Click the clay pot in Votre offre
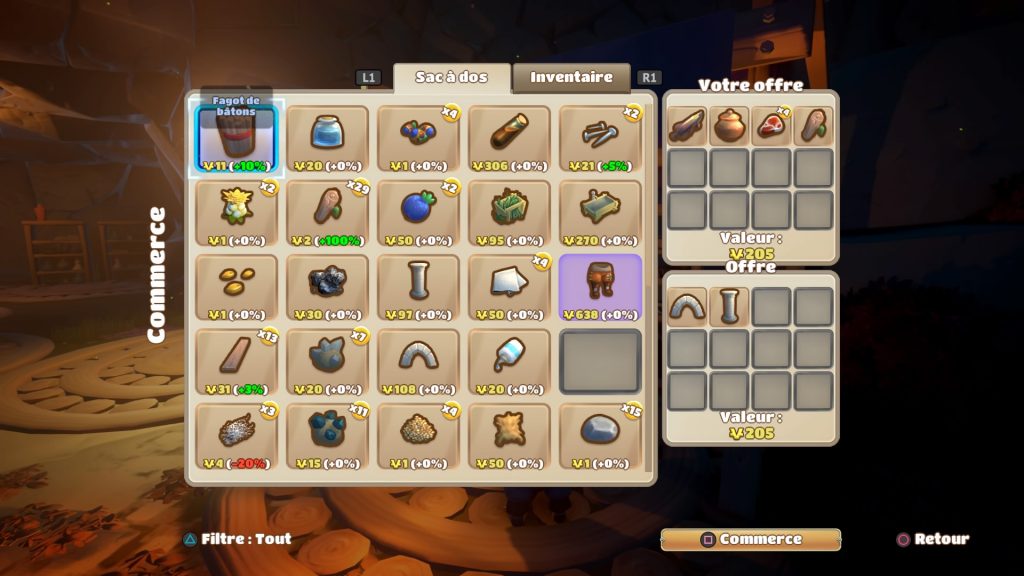The image size is (1024, 576). click(729, 126)
